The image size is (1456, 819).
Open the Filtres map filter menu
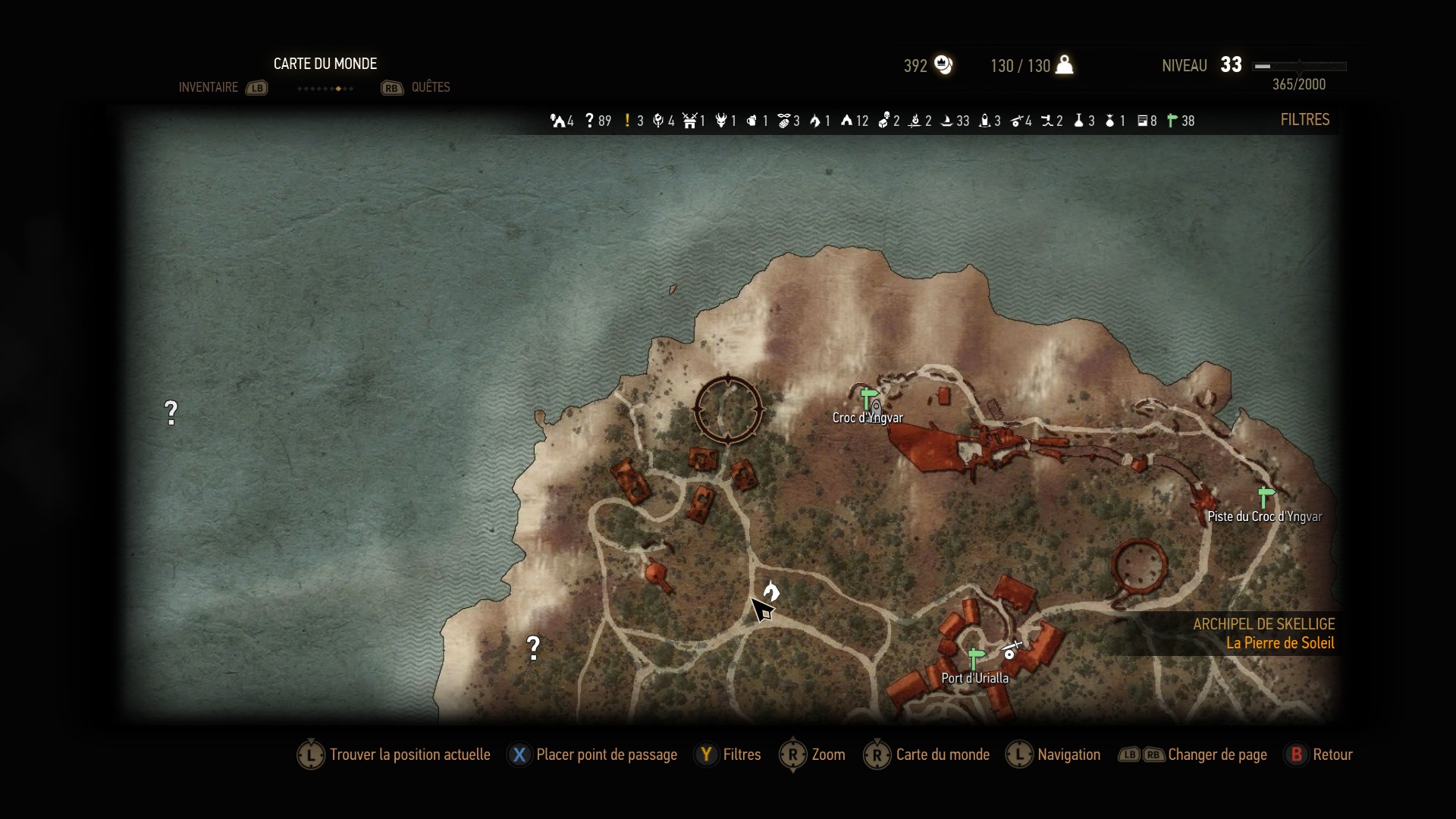click(1304, 120)
